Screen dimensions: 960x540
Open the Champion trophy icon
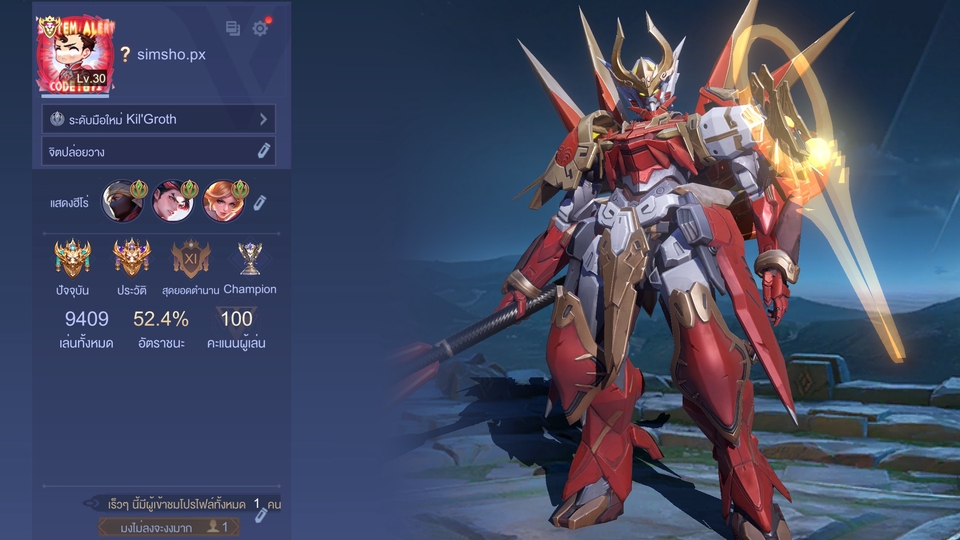click(x=249, y=258)
